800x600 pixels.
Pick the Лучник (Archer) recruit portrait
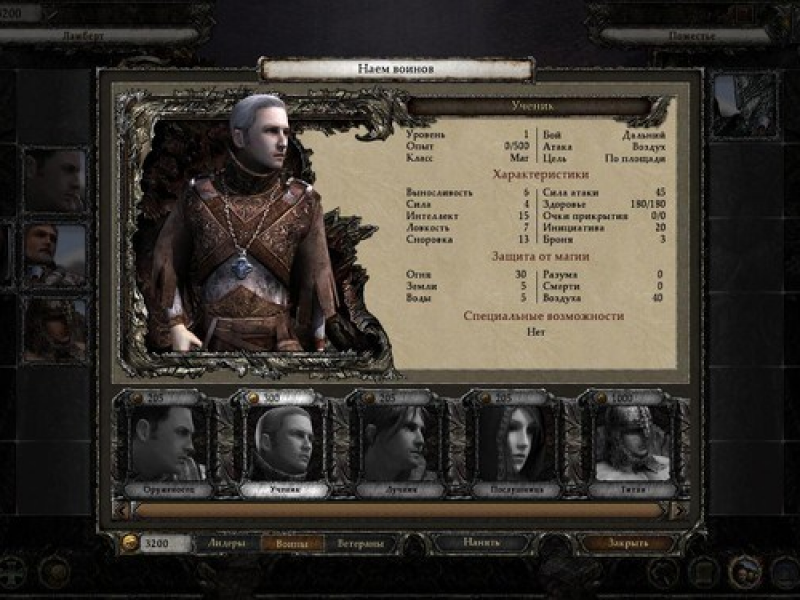398,443
